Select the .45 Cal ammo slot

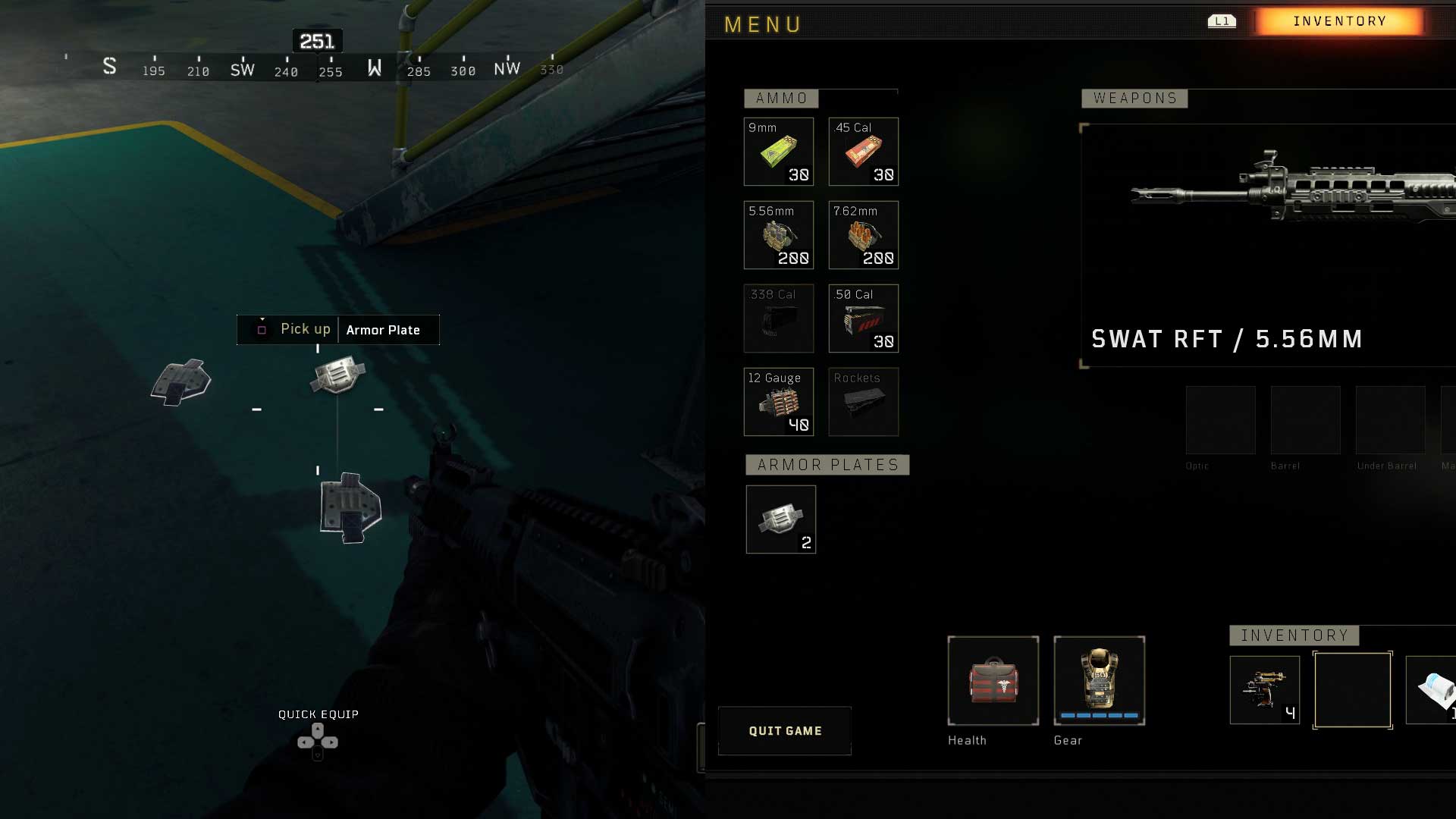(864, 152)
